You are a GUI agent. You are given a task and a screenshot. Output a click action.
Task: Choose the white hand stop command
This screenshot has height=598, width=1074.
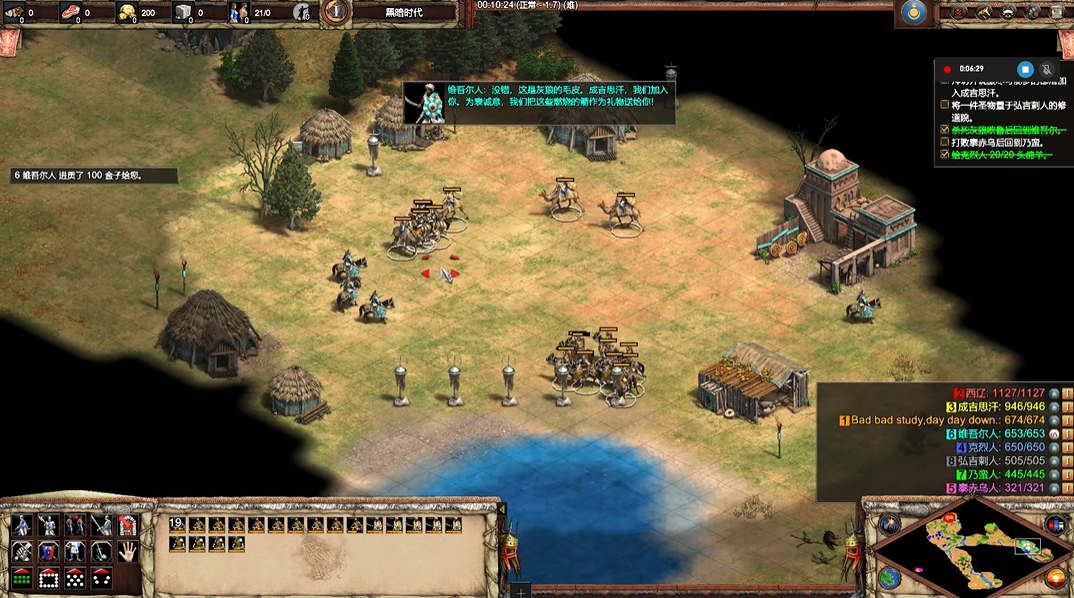point(127,551)
